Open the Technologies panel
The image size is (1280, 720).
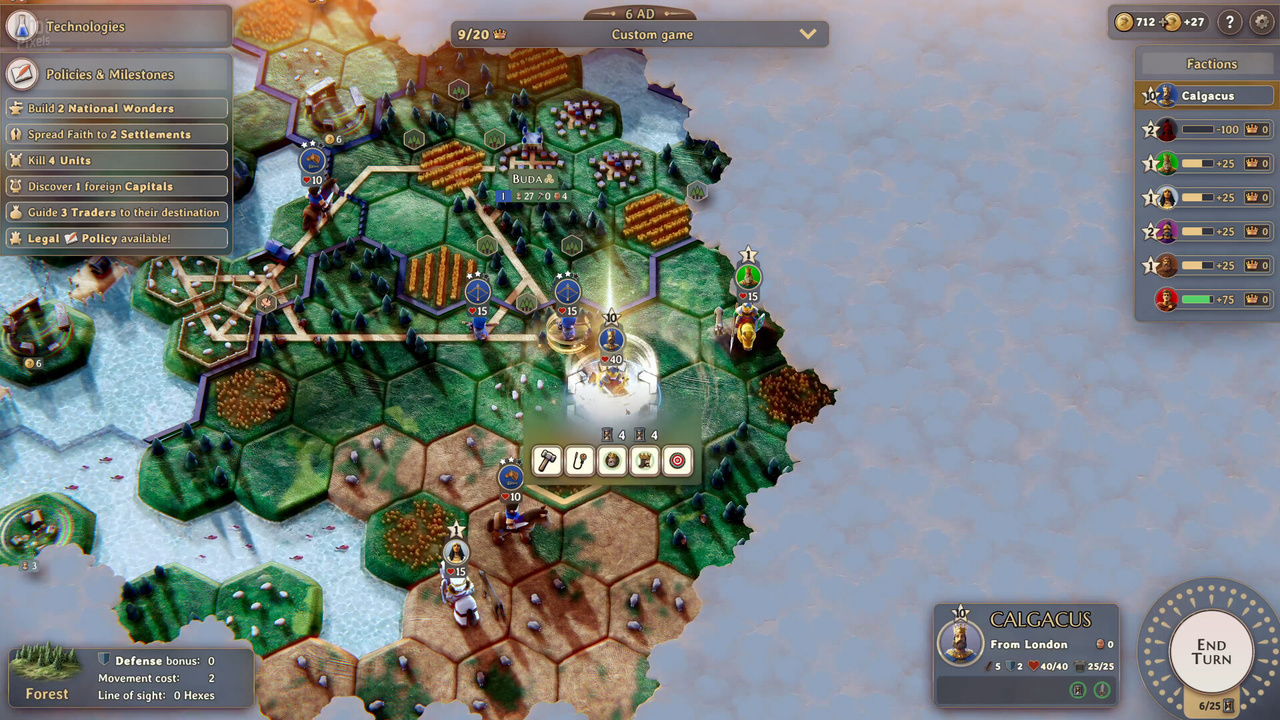click(x=85, y=27)
